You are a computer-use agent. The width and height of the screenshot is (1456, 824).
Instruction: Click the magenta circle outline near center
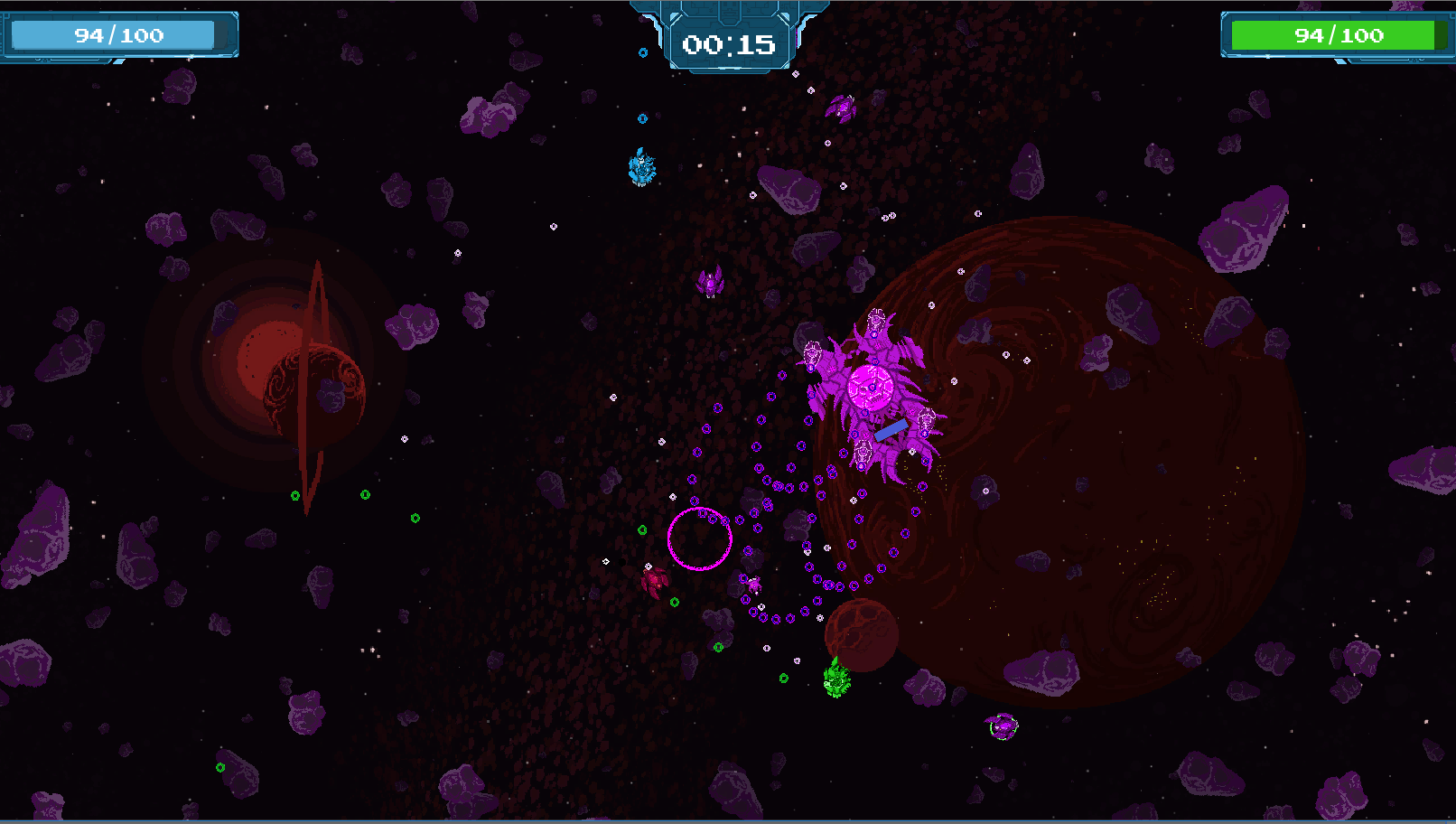[700, 540]
